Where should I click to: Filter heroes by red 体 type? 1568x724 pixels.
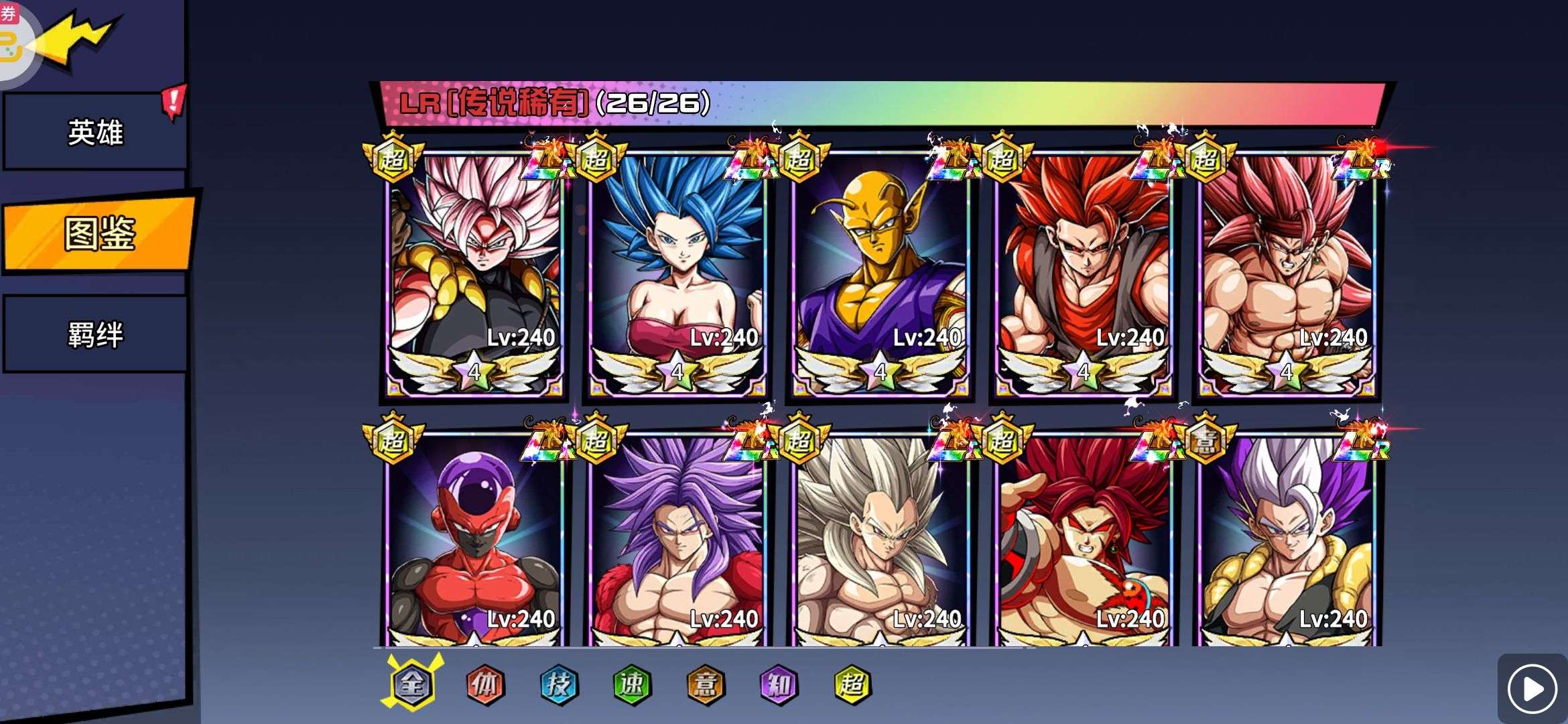pyautogui.click(x=485, y=684)
